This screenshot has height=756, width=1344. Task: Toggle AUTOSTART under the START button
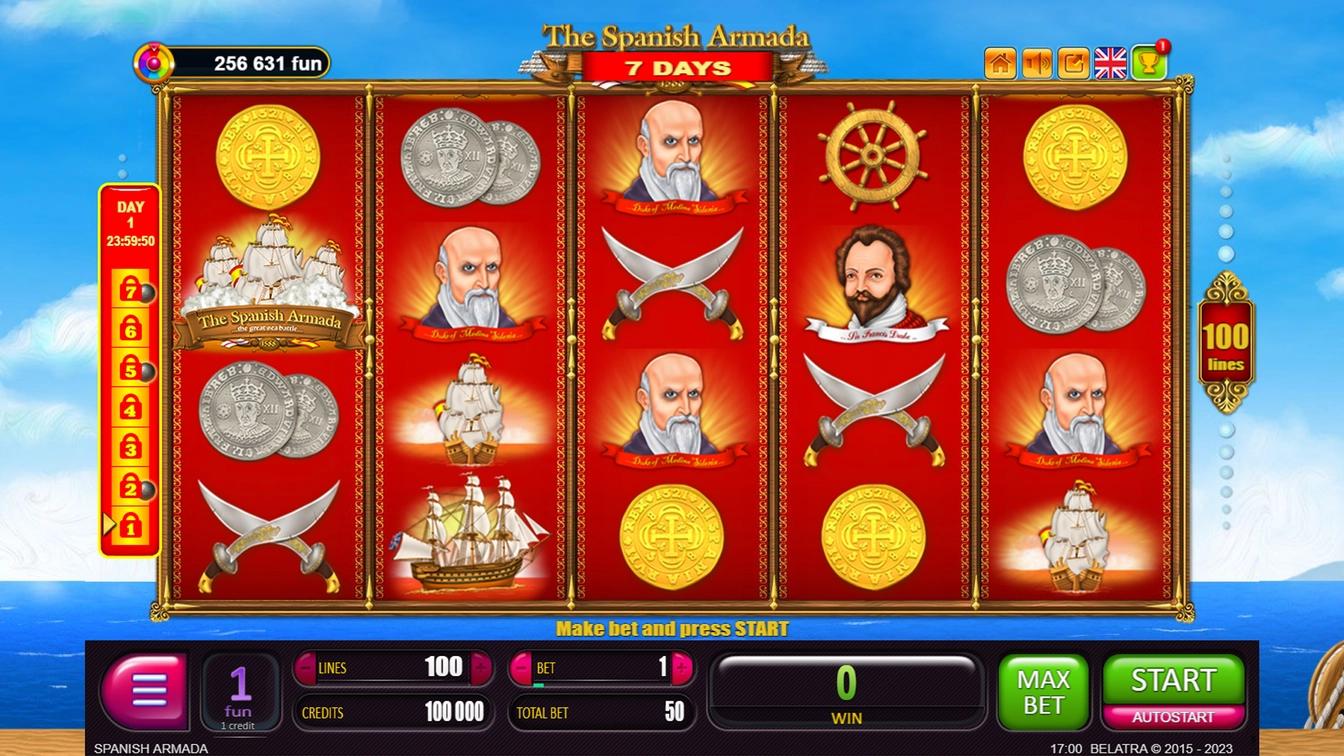[x=1173, y=717]
